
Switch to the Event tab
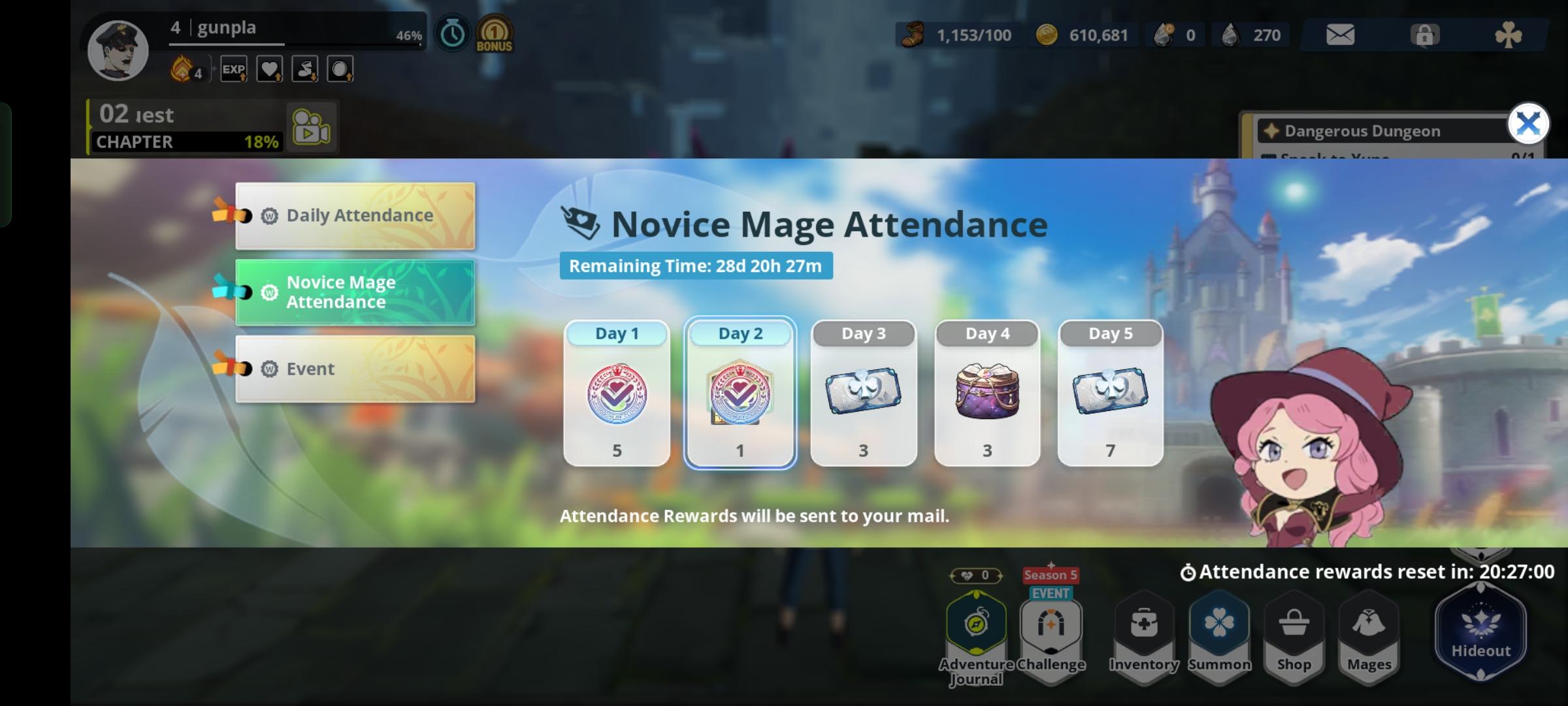click(x=357, y=368)
